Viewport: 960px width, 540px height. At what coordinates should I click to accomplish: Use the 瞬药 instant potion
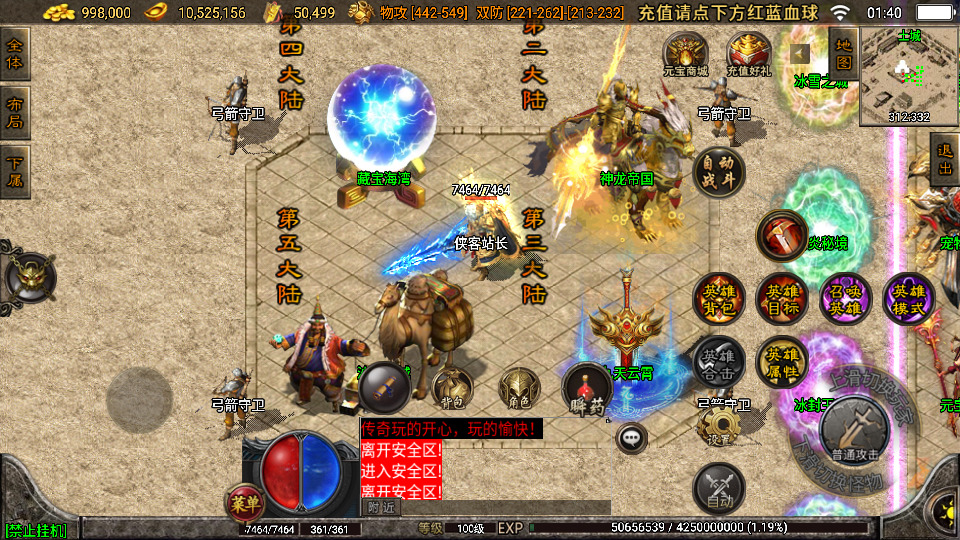pos(587,390)
